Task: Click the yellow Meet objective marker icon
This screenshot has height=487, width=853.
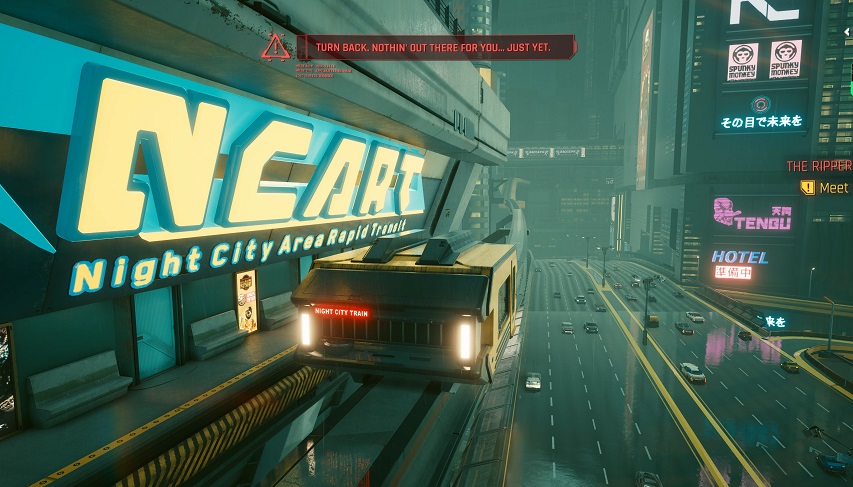Action: 807,187
